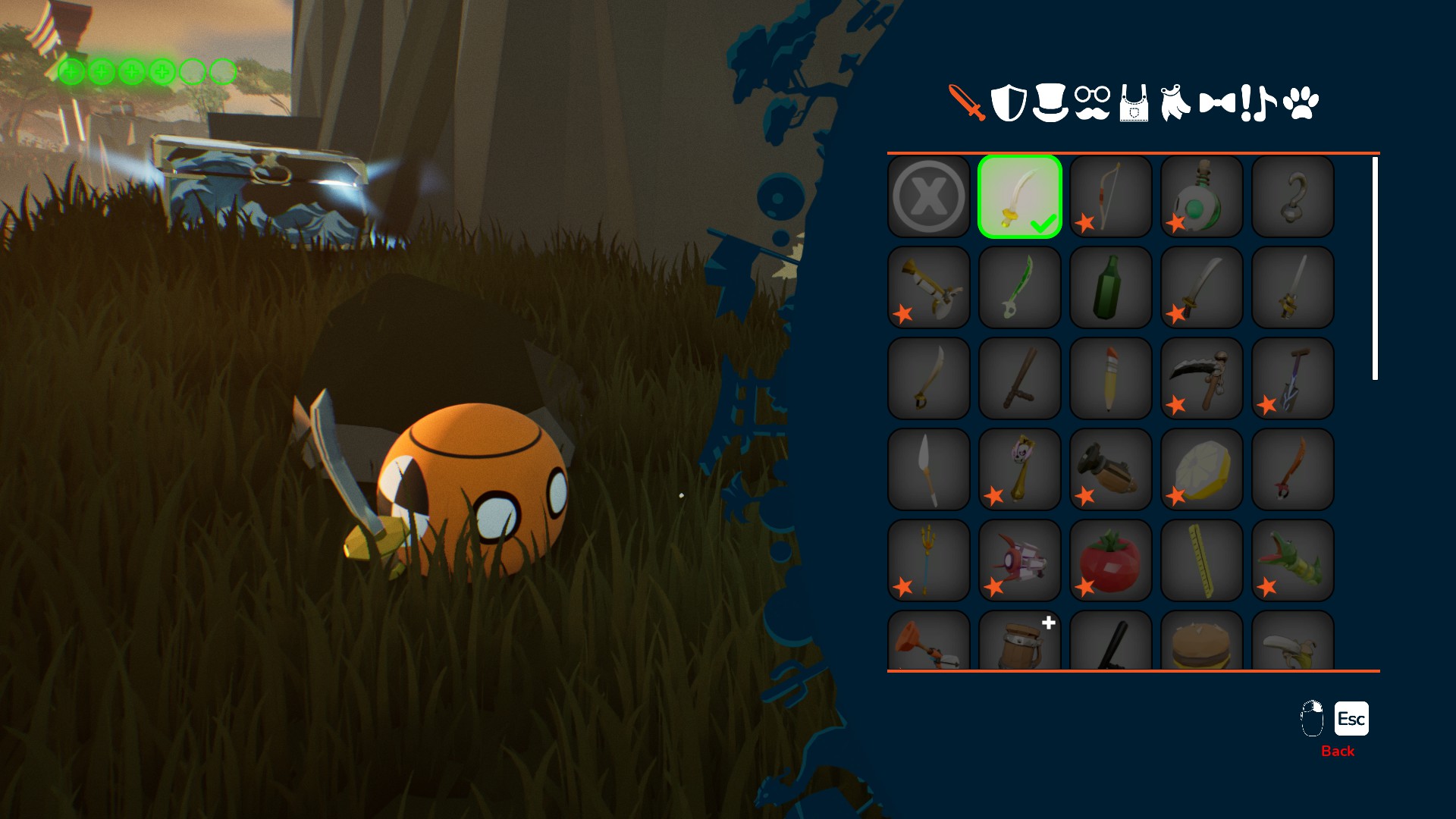Image resolution: width=1456 pixels, height=819 pixels.
Task: Choose the pencil weapon slot
Action: point(1111,378)
